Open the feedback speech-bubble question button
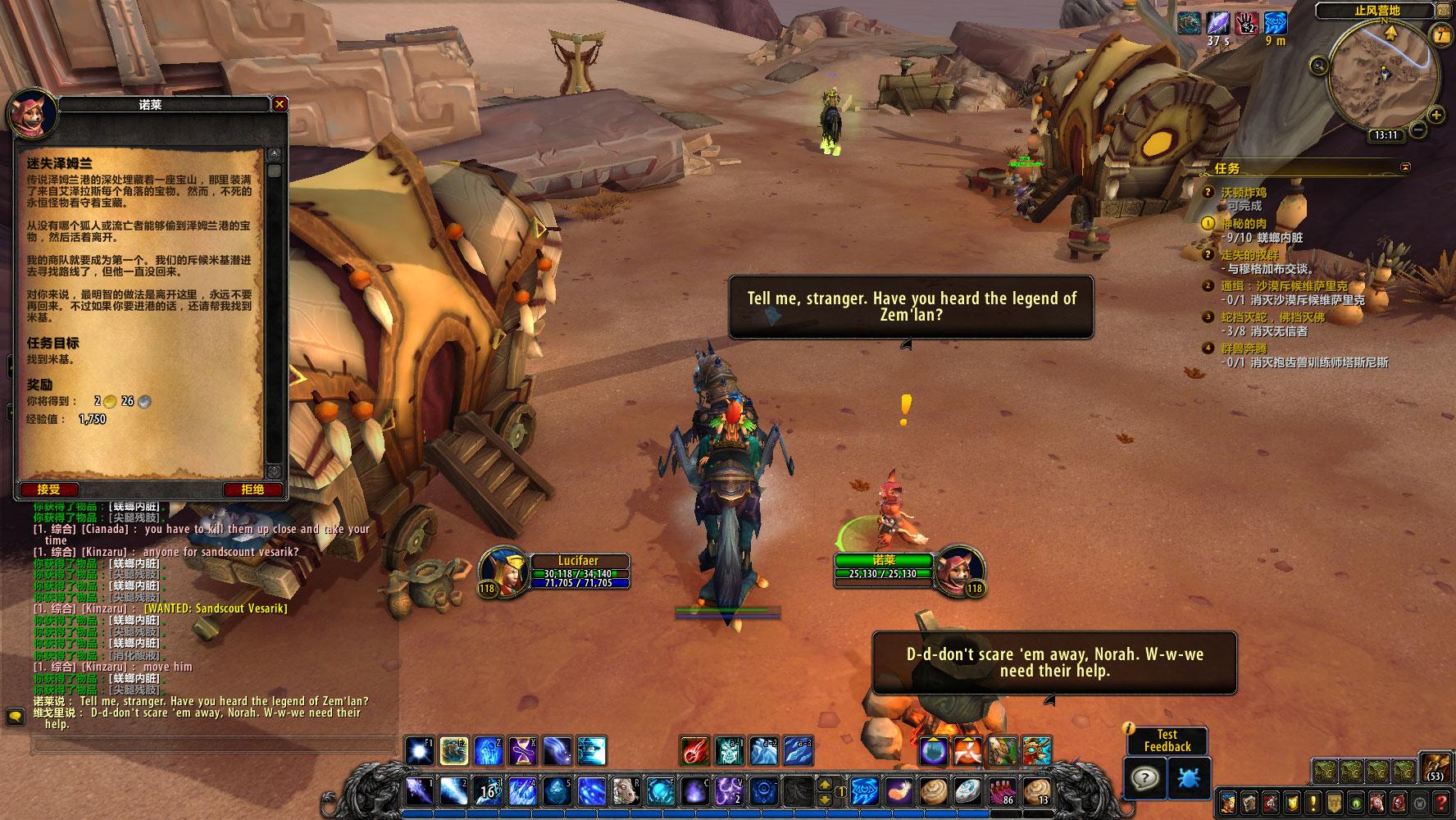Viewport: 1456px width, 820px height. tap(1144, 777)
